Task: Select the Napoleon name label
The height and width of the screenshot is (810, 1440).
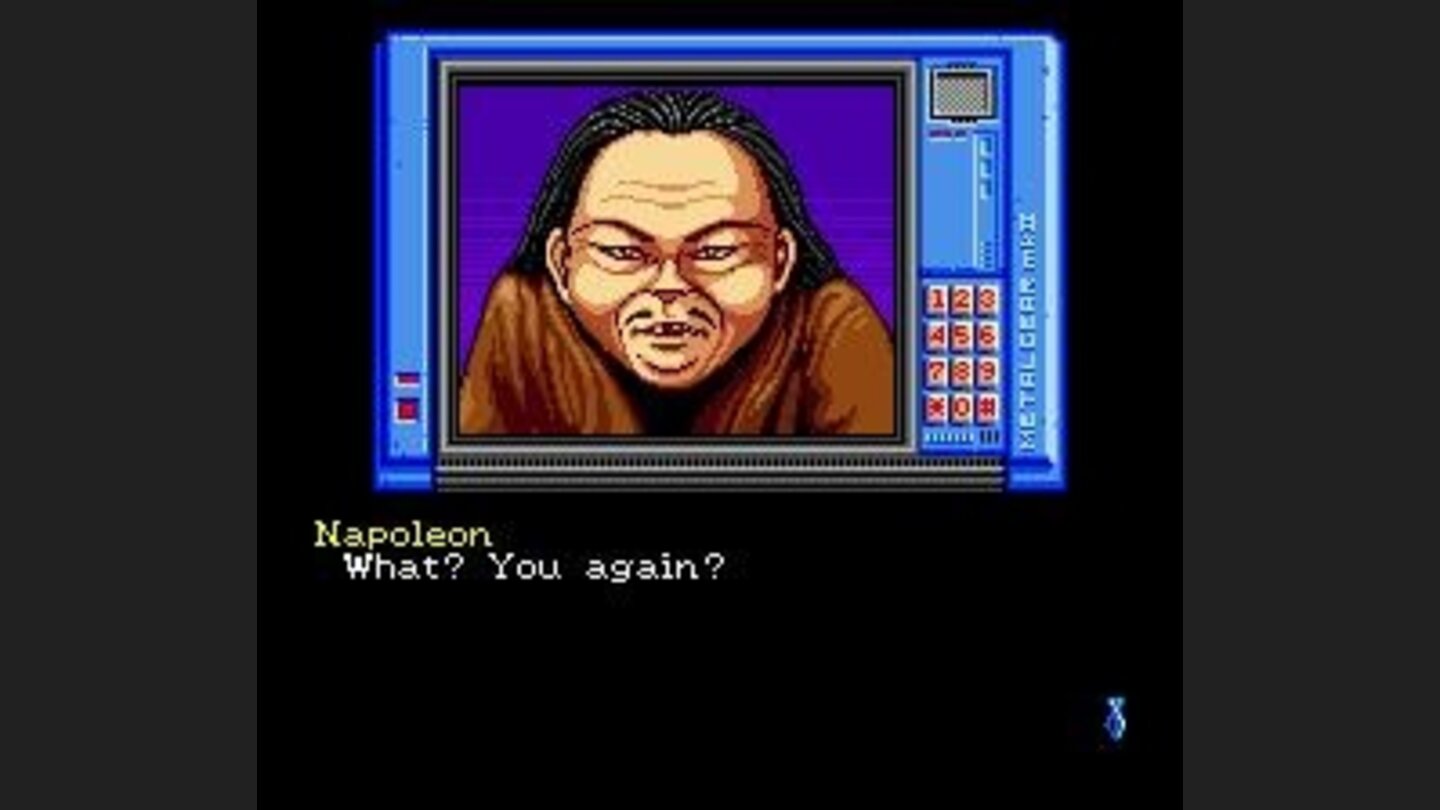Action: (x=400, y=534)
